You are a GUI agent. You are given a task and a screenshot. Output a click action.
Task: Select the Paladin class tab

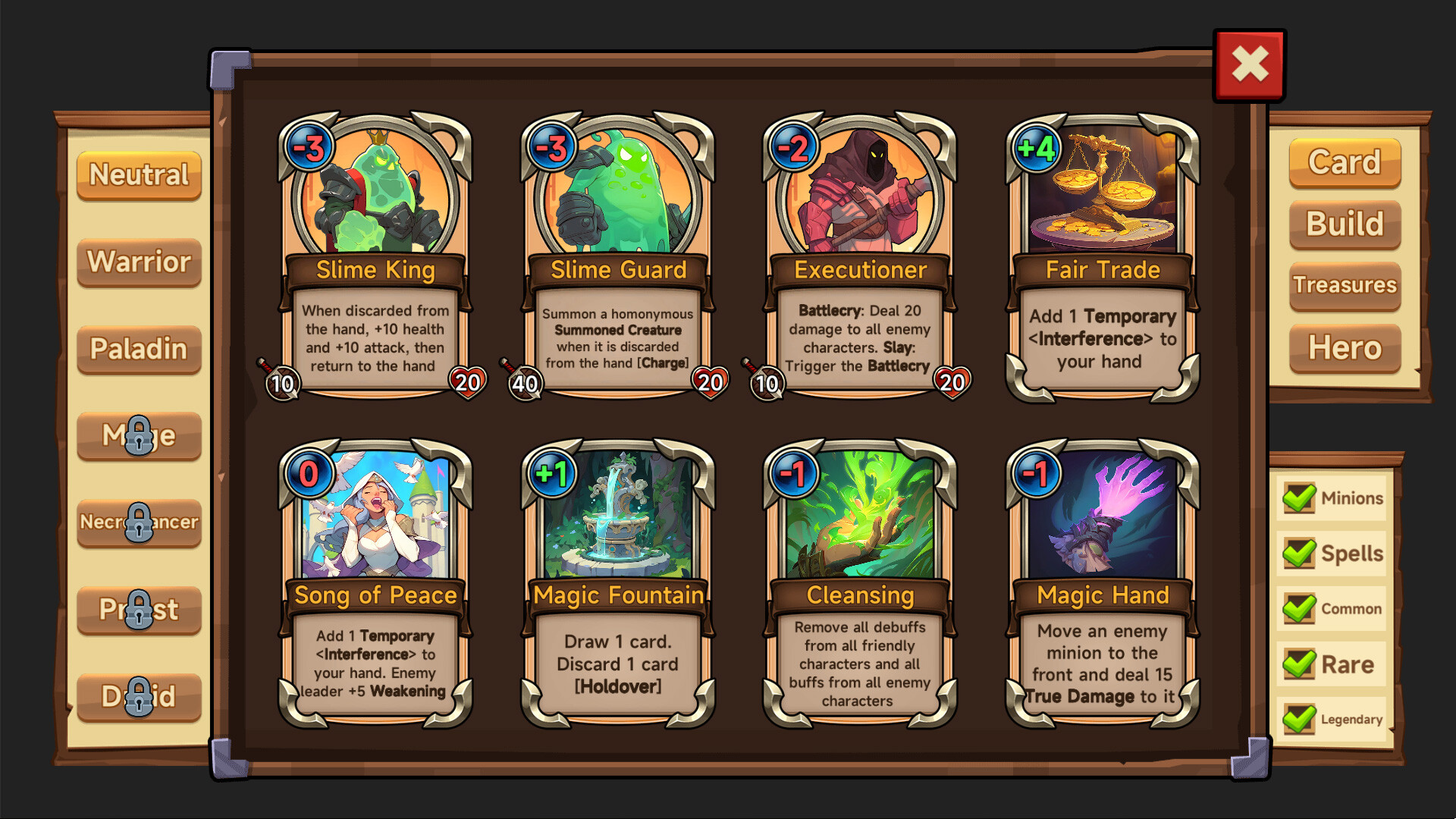138,349
